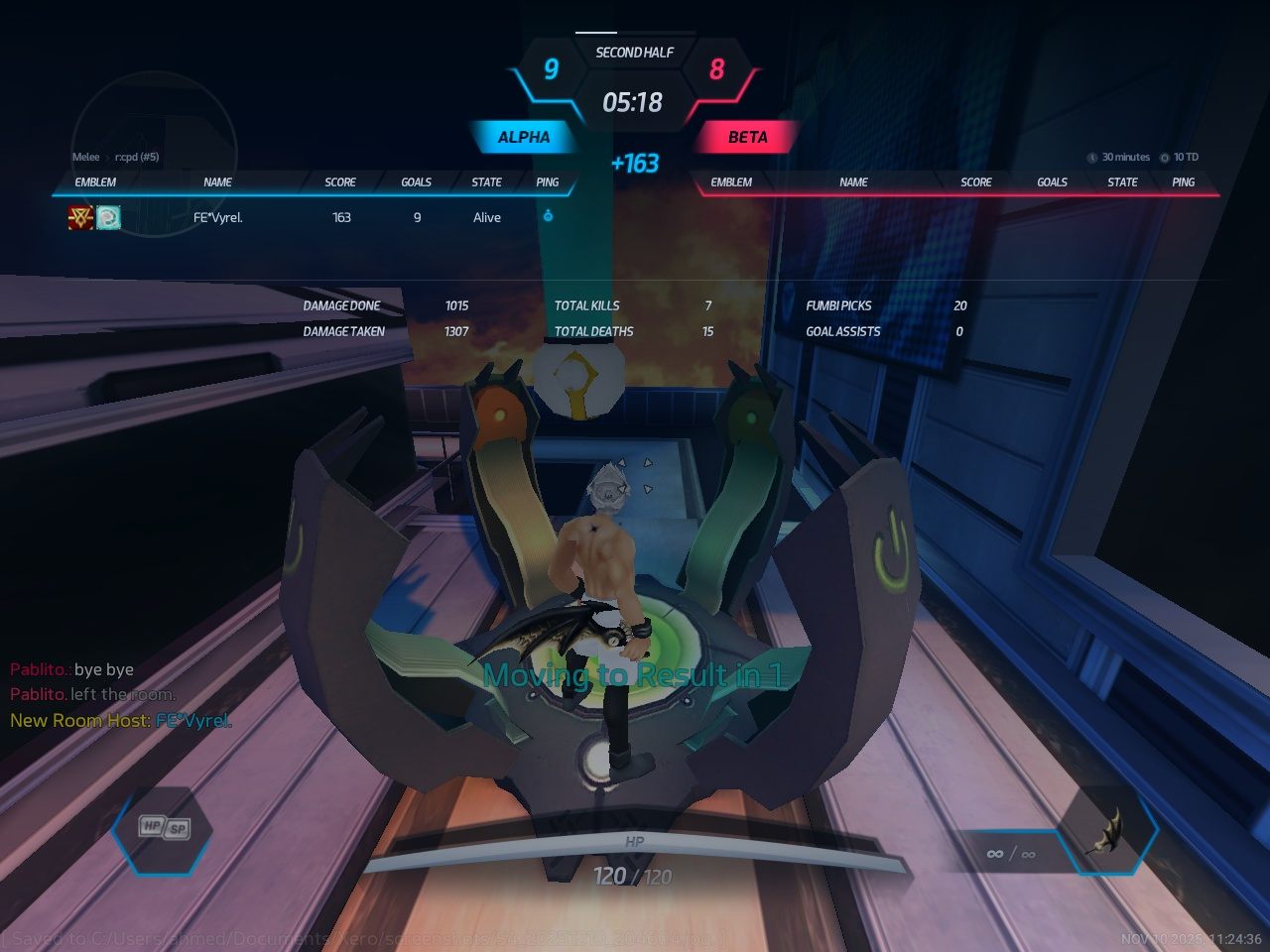1270x952 pixels.
Task: Click the New Room Host chat message
Action: 120,721
